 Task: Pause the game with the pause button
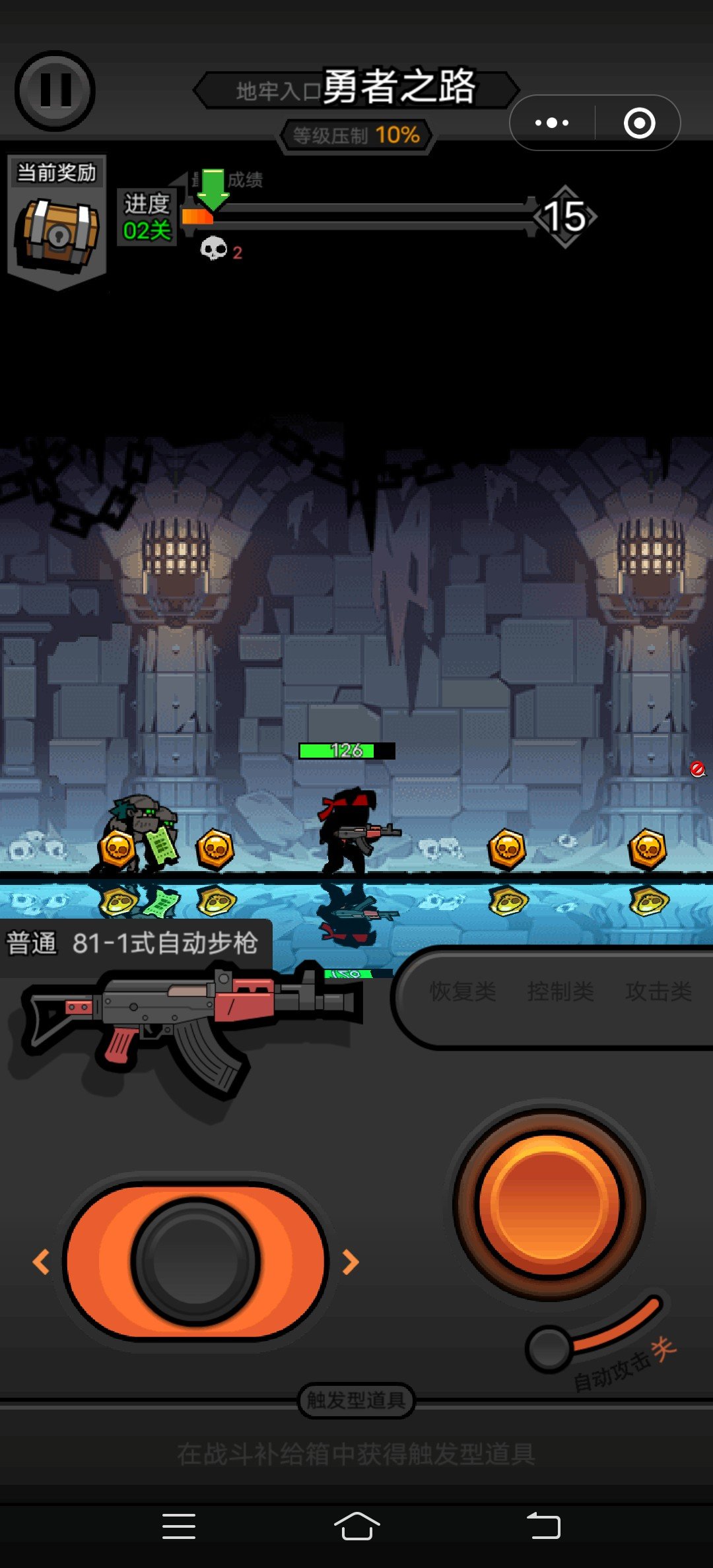[x=55, y=90]
